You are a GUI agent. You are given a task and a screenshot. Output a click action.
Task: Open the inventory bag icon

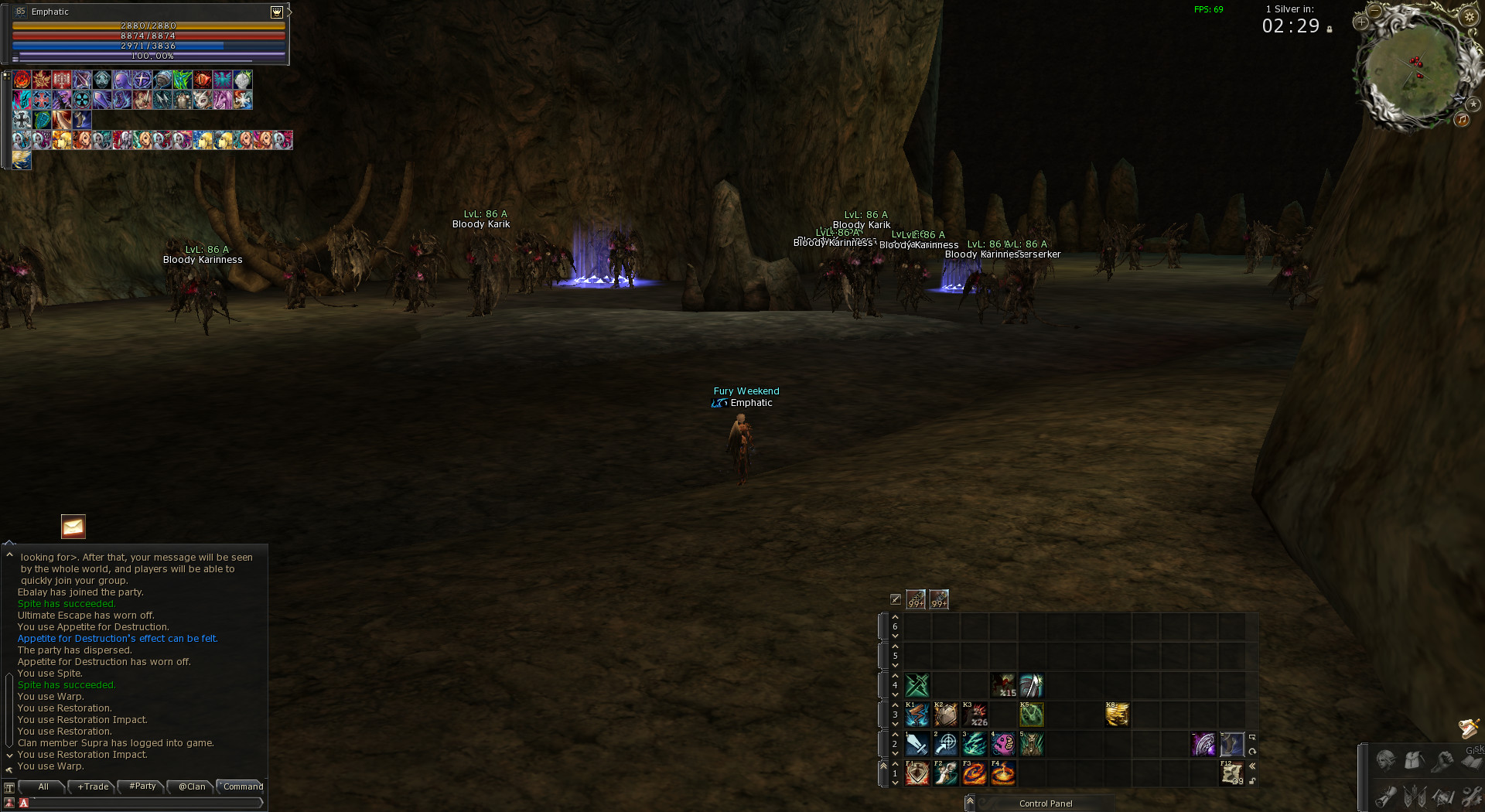point(1414,761)
